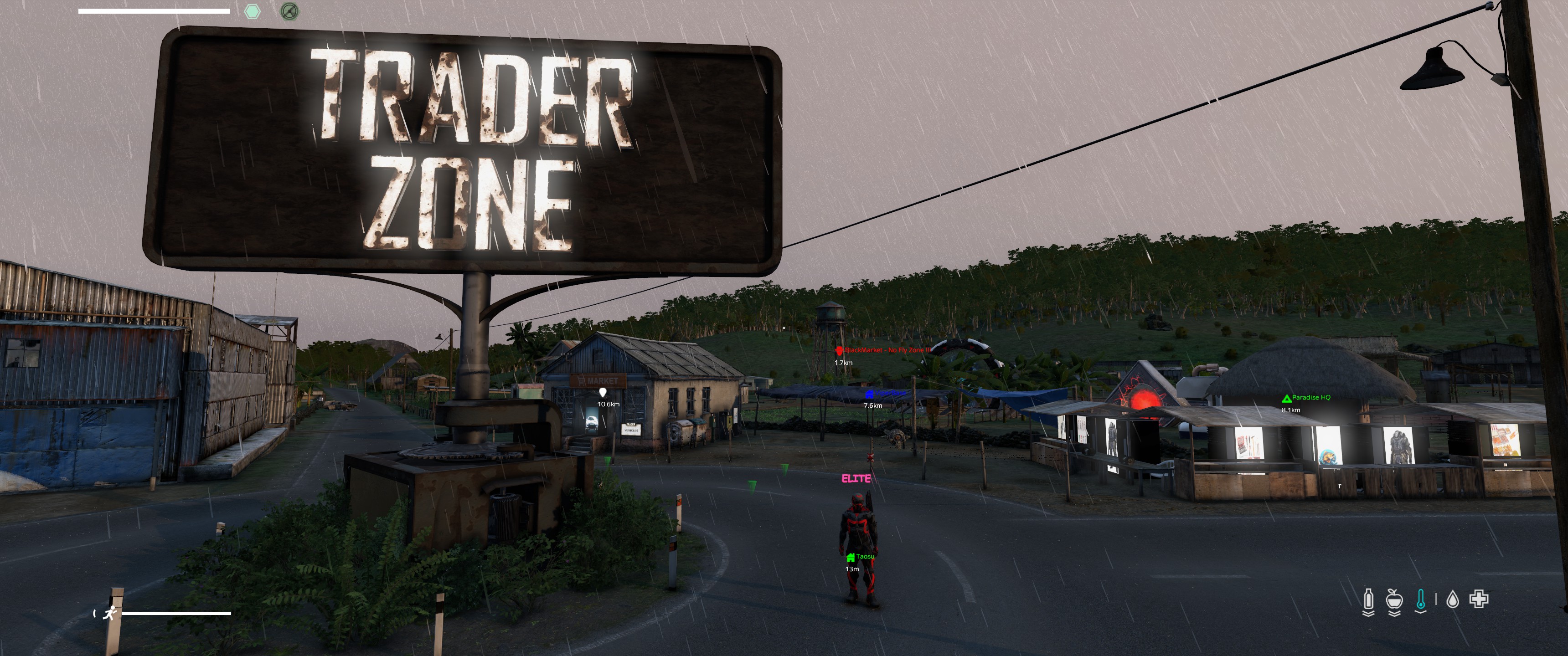Select the hunger apple status icon

(x=1394, y=600)
